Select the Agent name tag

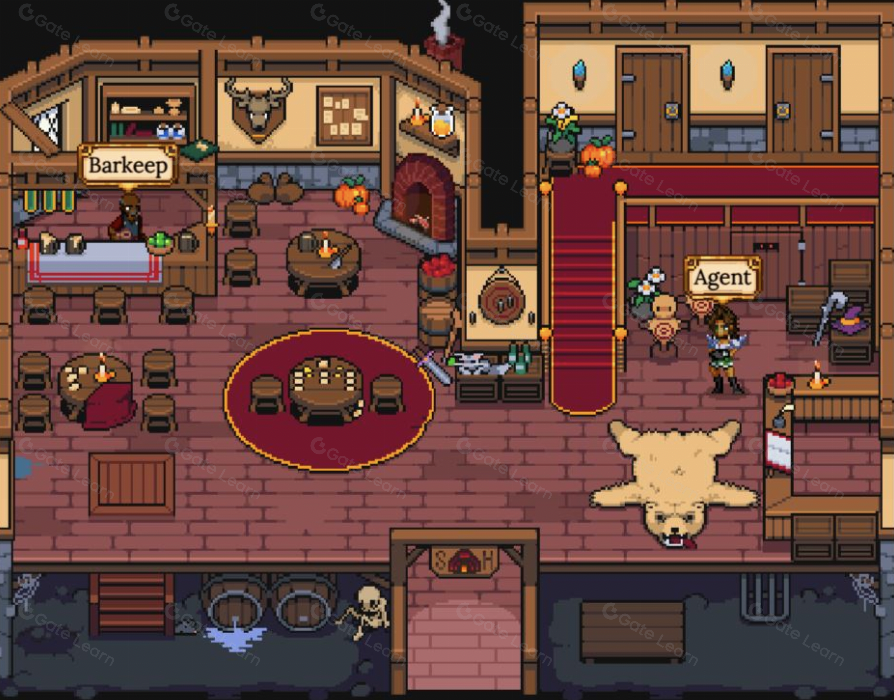point(722,277)
